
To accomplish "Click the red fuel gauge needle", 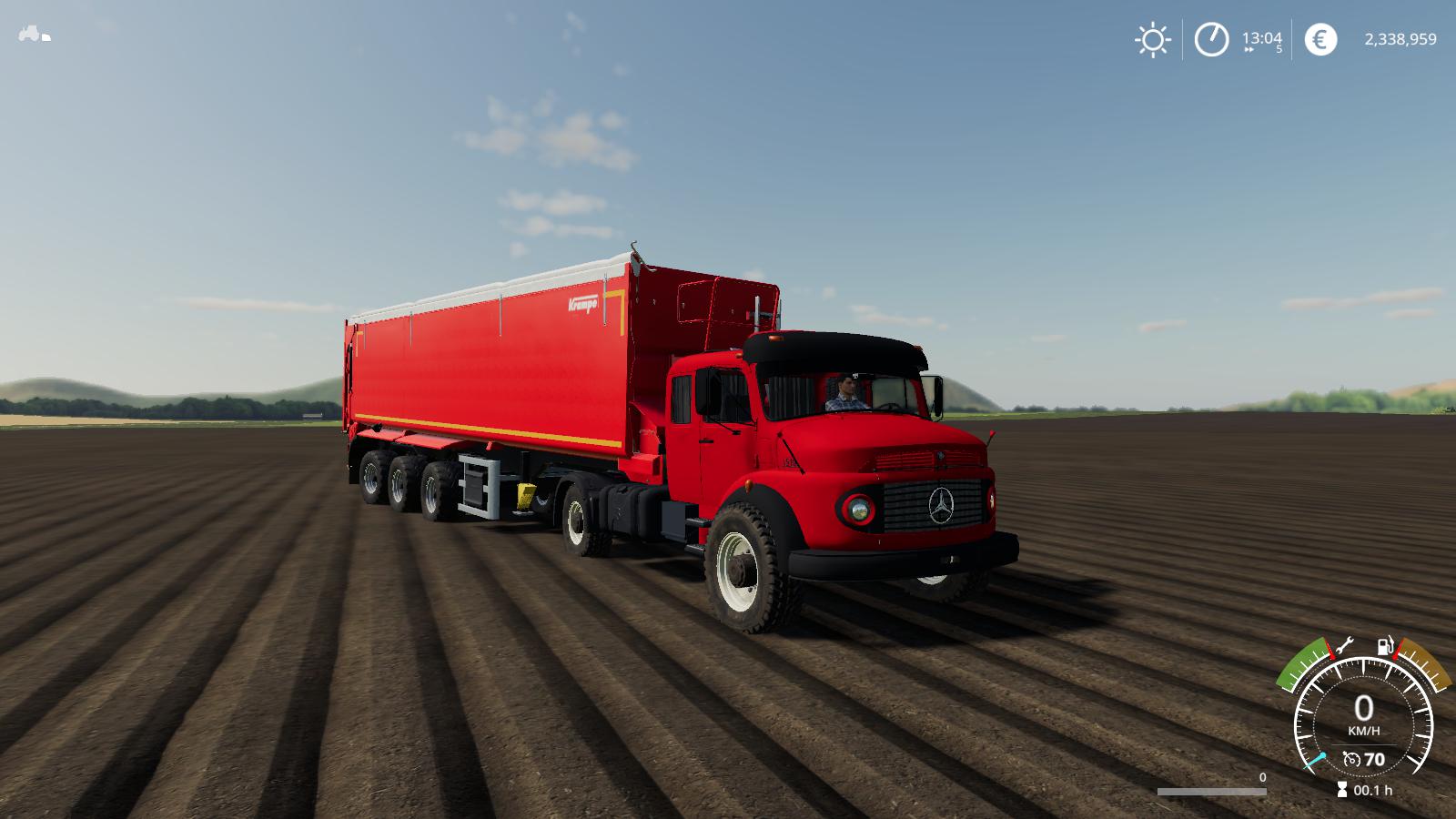I will point(1396,650).
